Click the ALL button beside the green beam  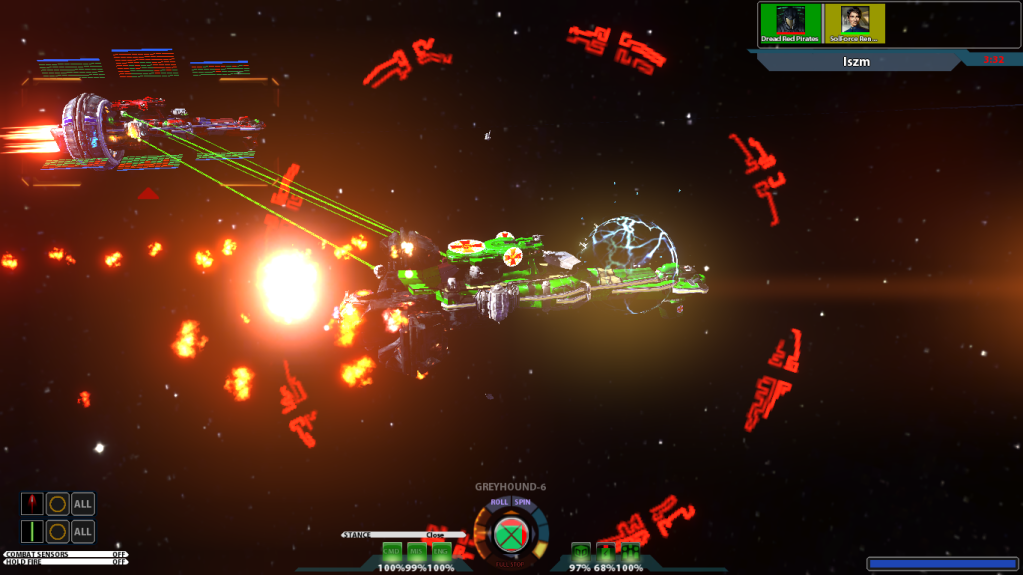click(x=83, y=531)
